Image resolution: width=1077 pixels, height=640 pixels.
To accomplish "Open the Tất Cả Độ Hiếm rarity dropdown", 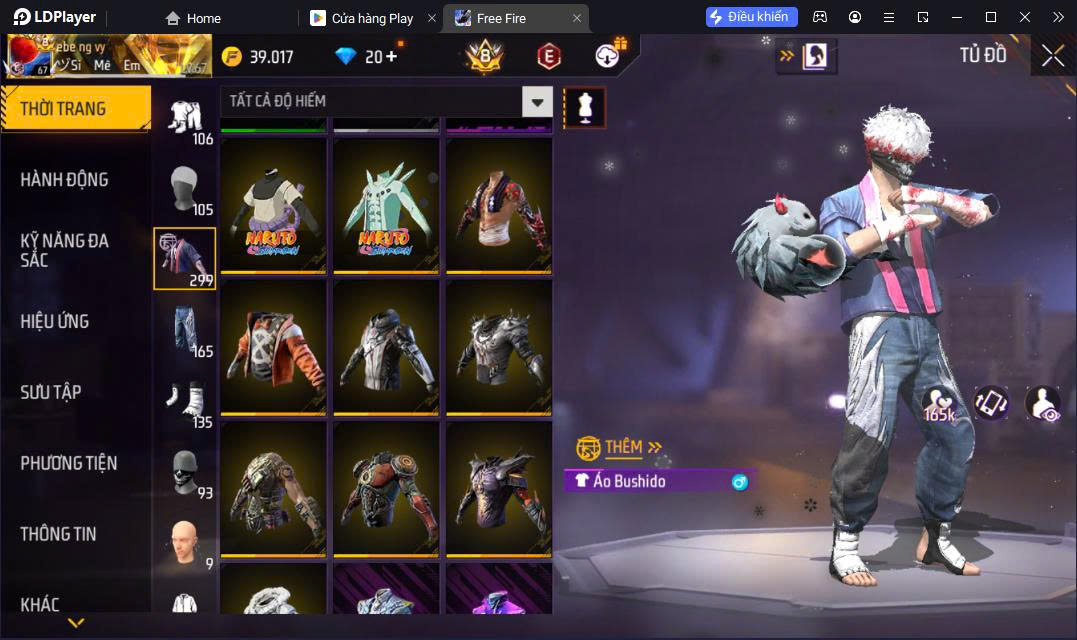I will (x=538, y=101).
